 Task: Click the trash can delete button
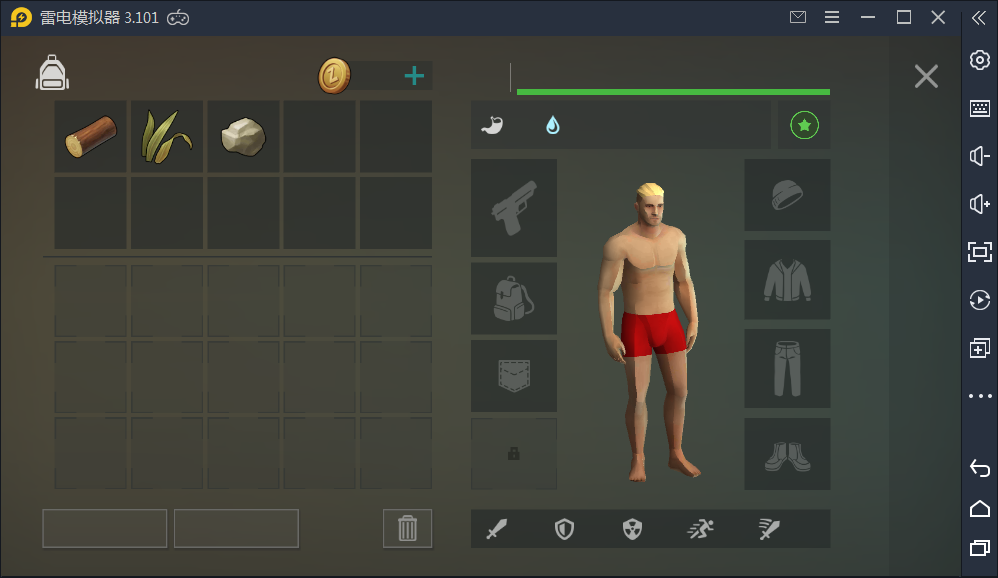coord(407,528)
